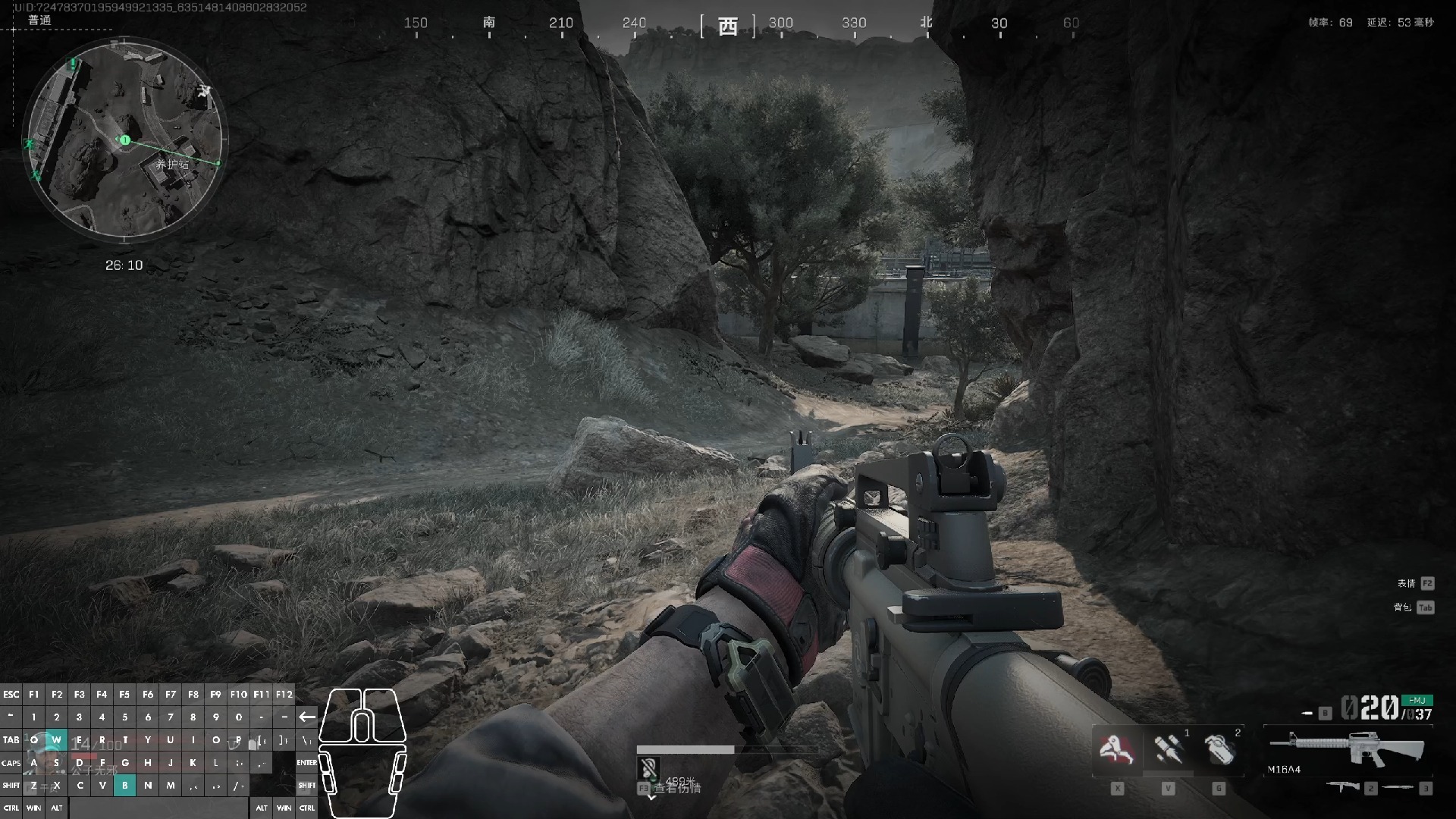Click the West marker on the compass
Image resolution: width=1456 pixels, height=819 pixels.
pos(727,27)
